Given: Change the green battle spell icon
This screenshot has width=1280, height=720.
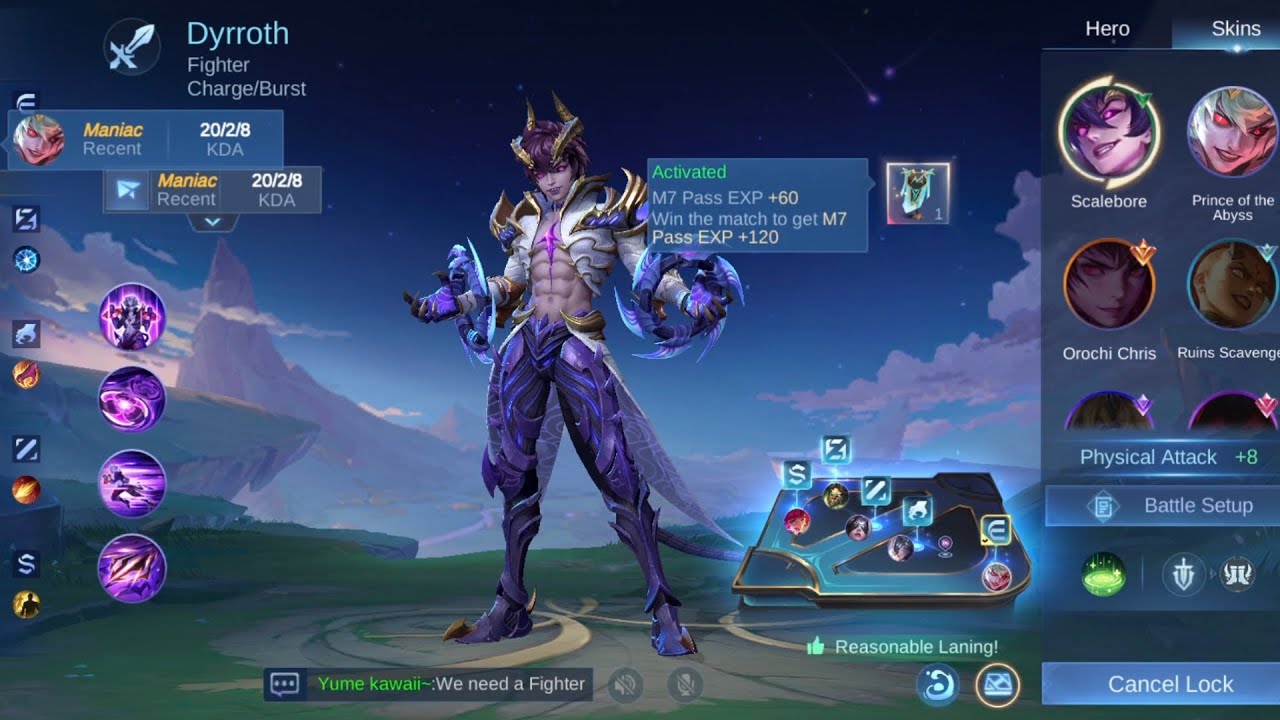Looking at the screenshot, I should tap(1103, 576).
